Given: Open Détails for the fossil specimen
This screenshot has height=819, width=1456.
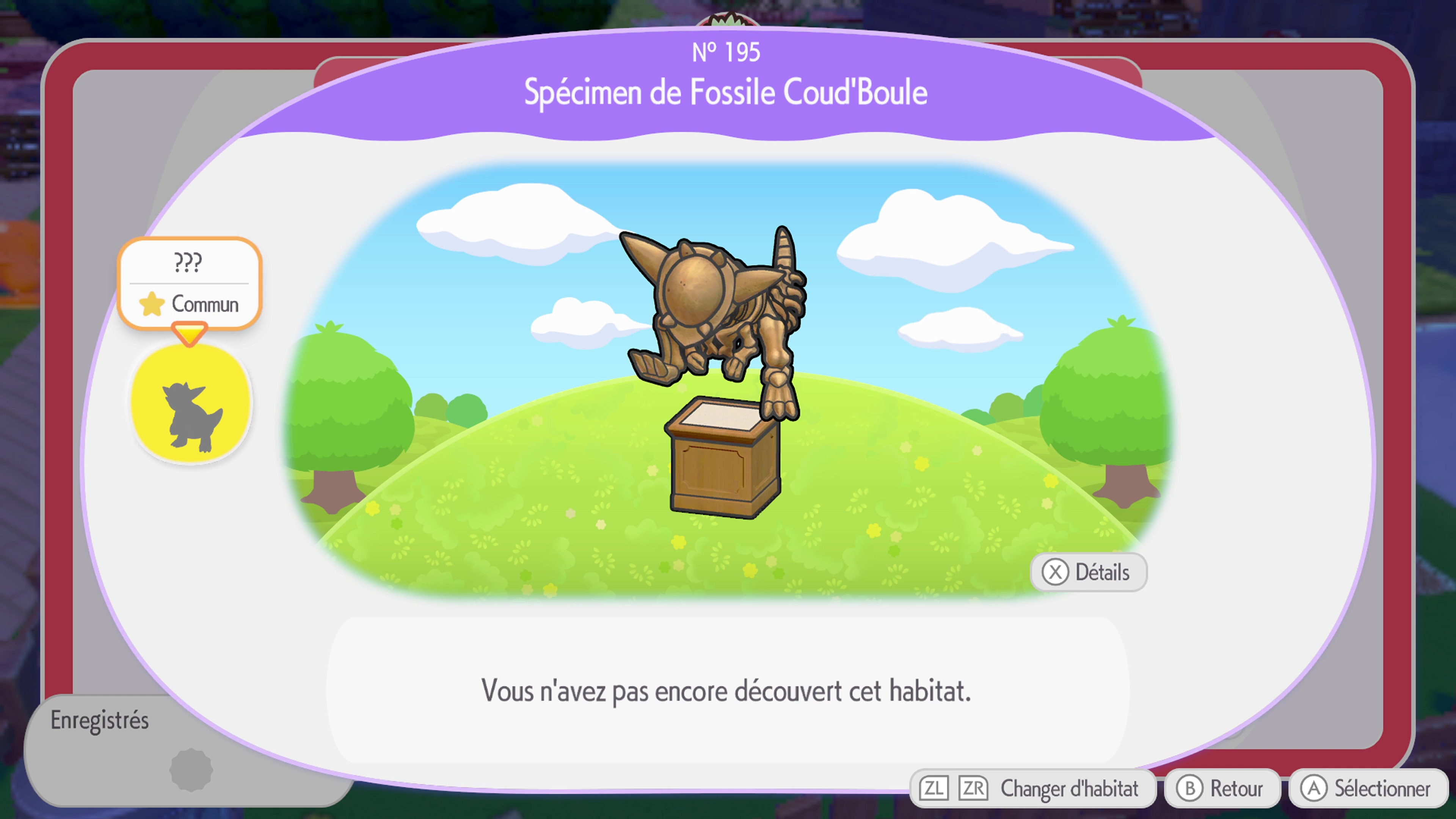Looking at the screenshot, I should click(x=1089, y=572).
